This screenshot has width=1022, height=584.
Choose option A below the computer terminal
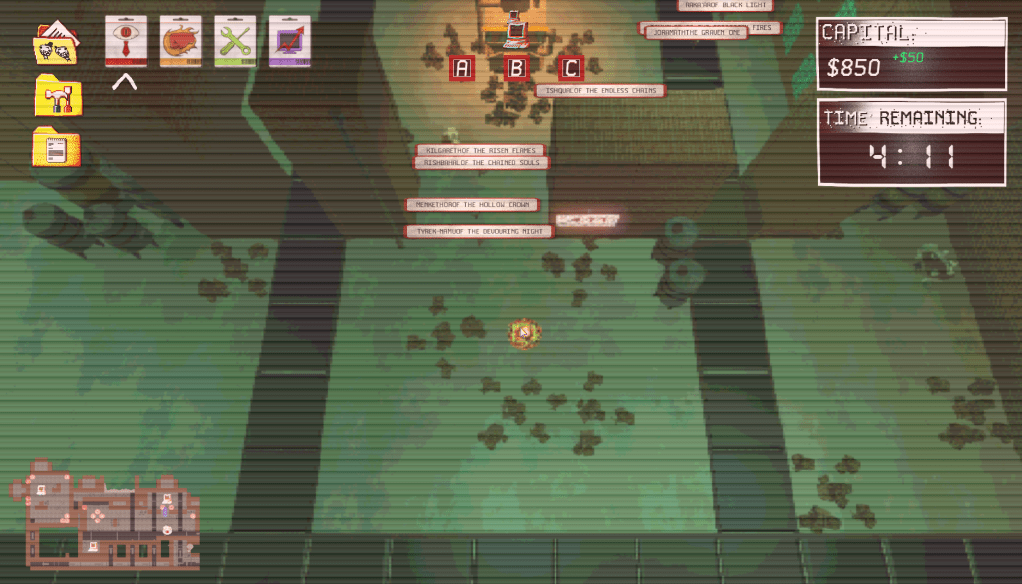point(462,69)
